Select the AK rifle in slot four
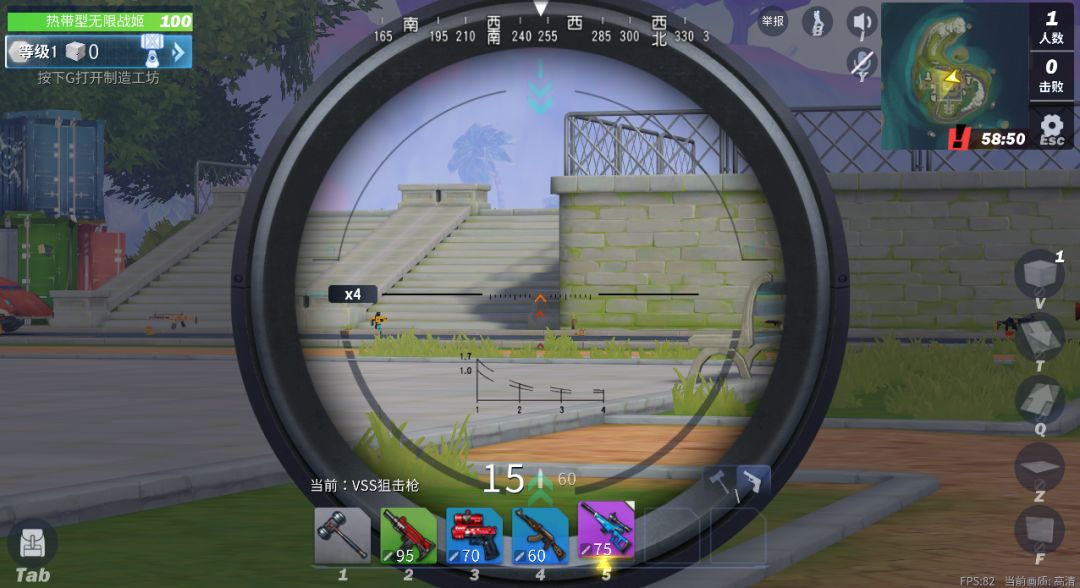Image resolution: width=1080 pixels, height=588 pixels. click(540, 535)
